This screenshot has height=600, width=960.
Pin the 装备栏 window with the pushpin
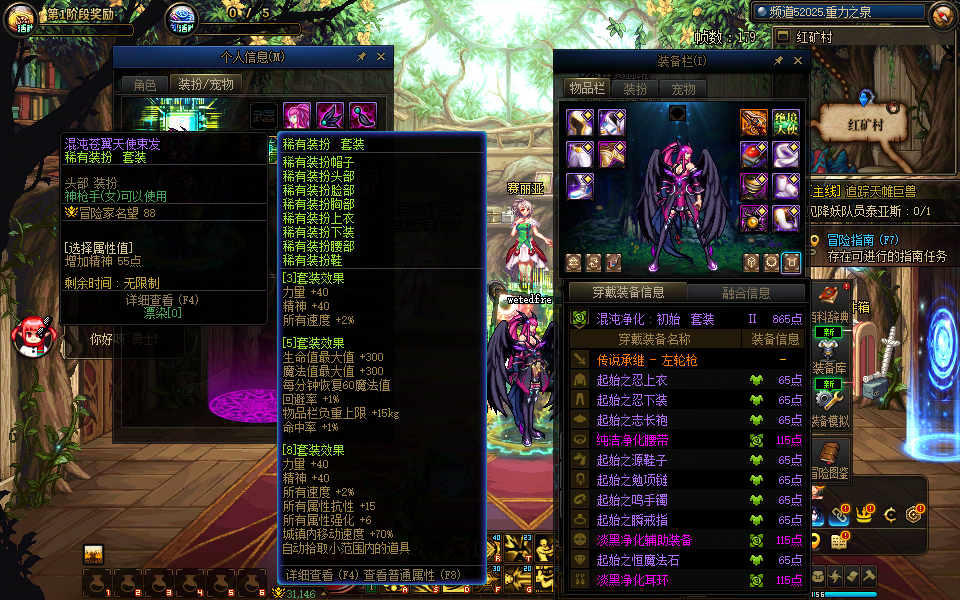tap(779, 61)
